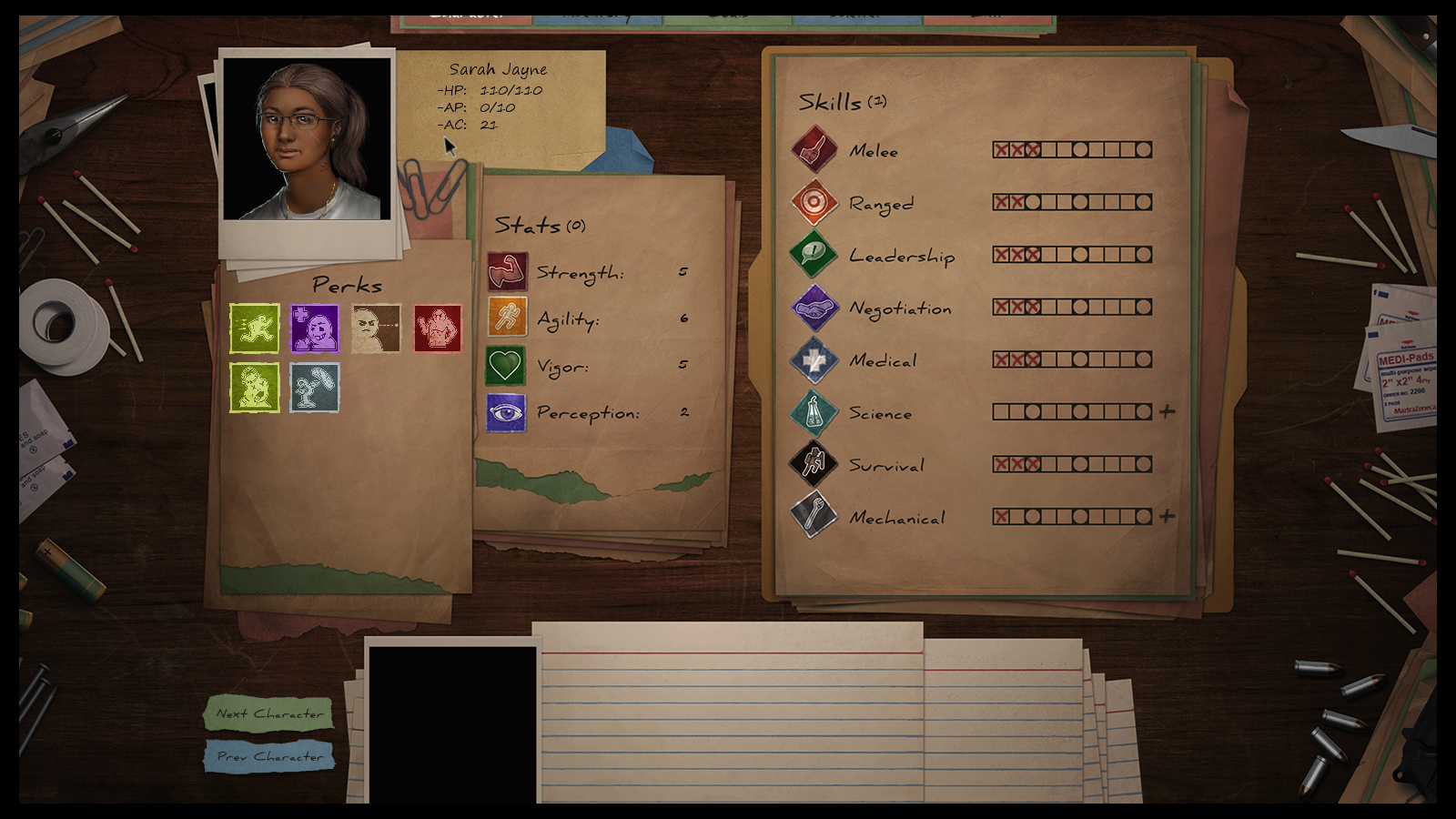This screenshot has height=819, width=1456.
Task: Choose the Leadership speech bubble icon
Action: tap(814, 254)
